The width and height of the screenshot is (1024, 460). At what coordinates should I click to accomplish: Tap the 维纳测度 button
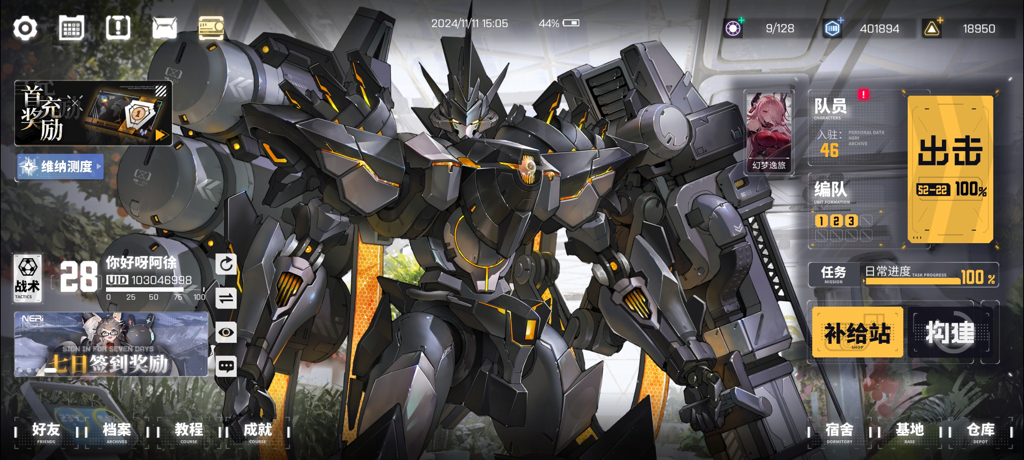click(60, 166)
